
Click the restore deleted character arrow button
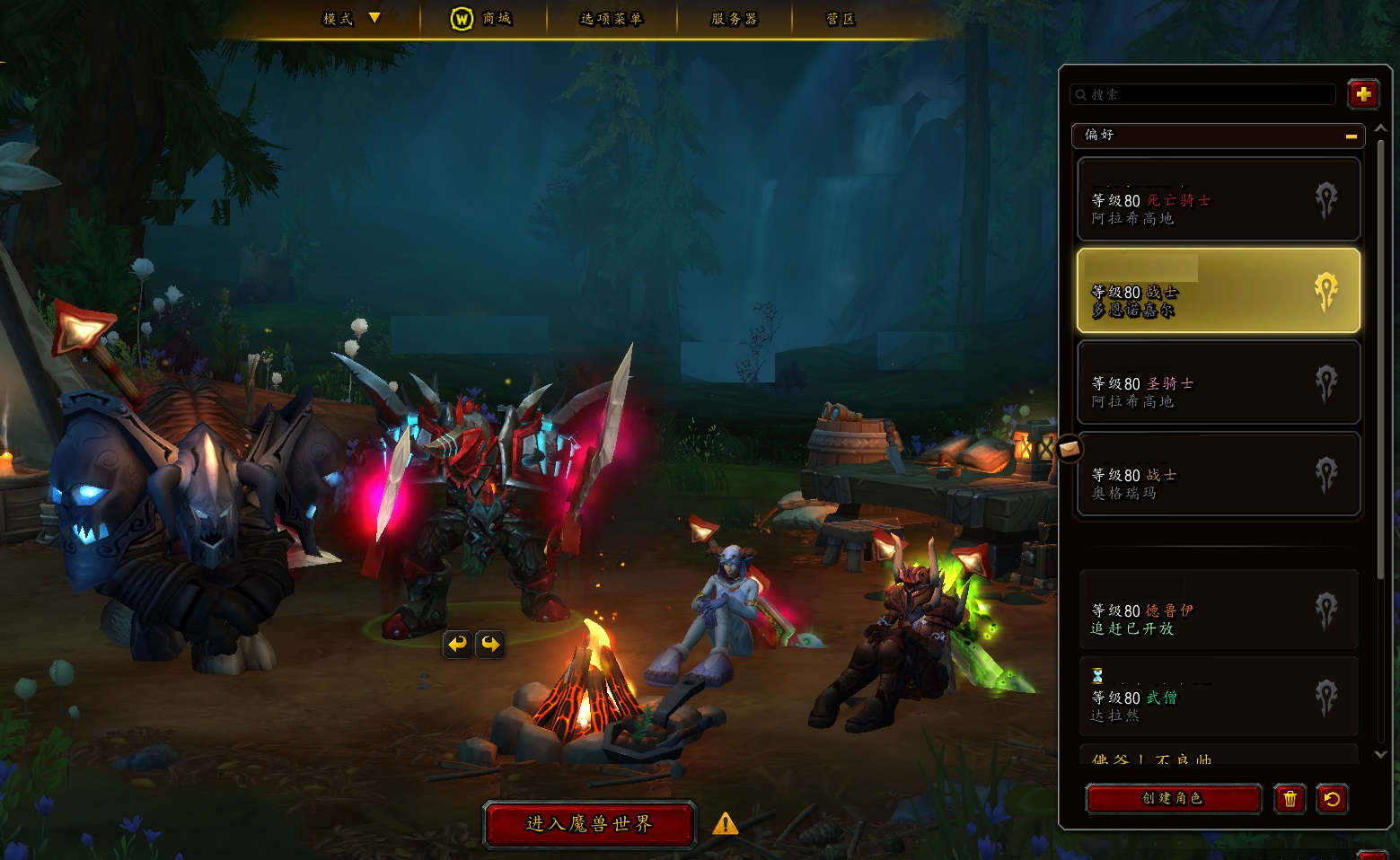1332,798
